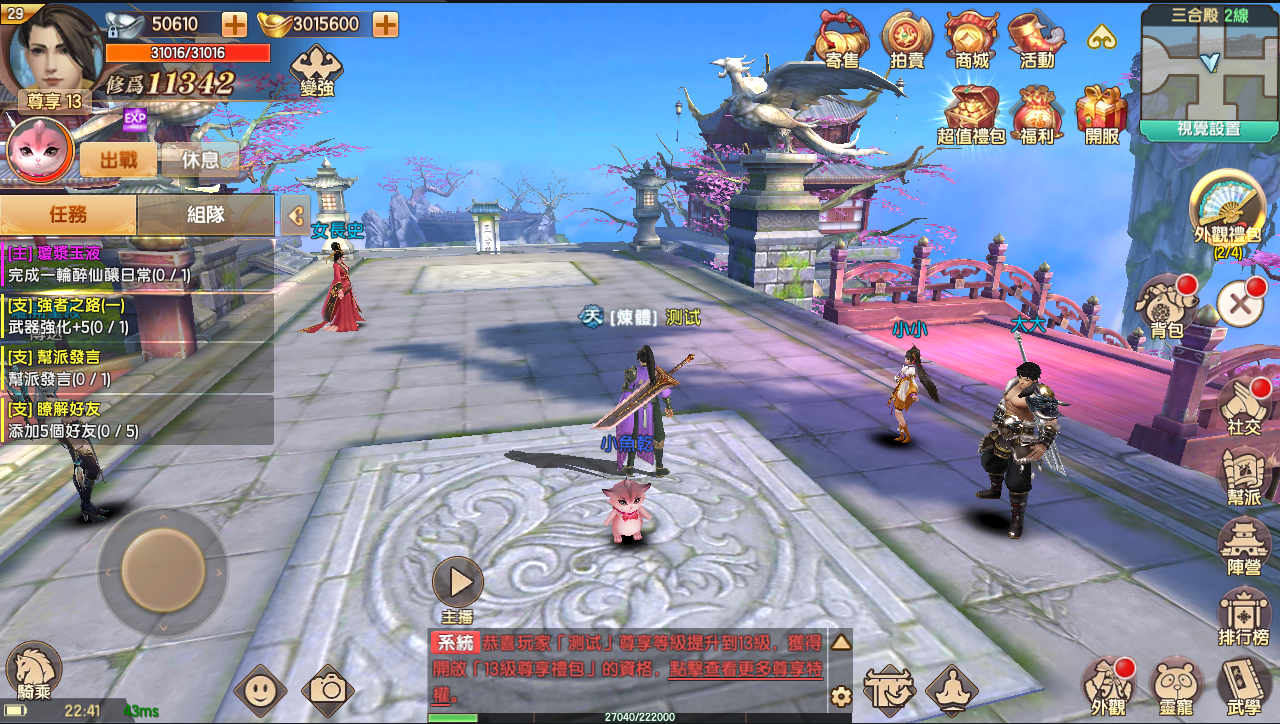This screenshot has height=724, width=1280.
Task: Open the 商城 shop
Action: tap(972, 40)
